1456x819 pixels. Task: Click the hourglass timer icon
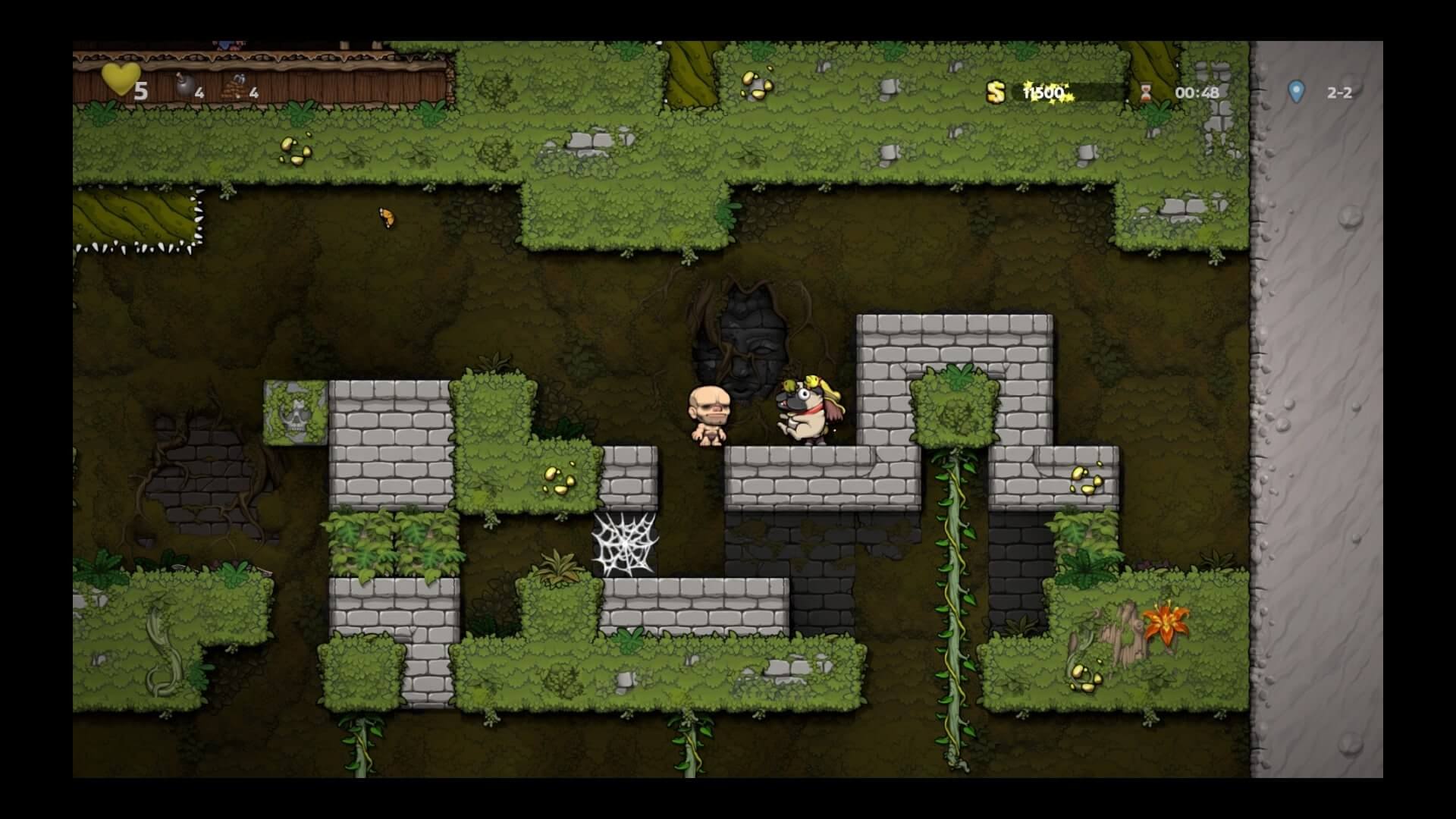(1146, 93)
